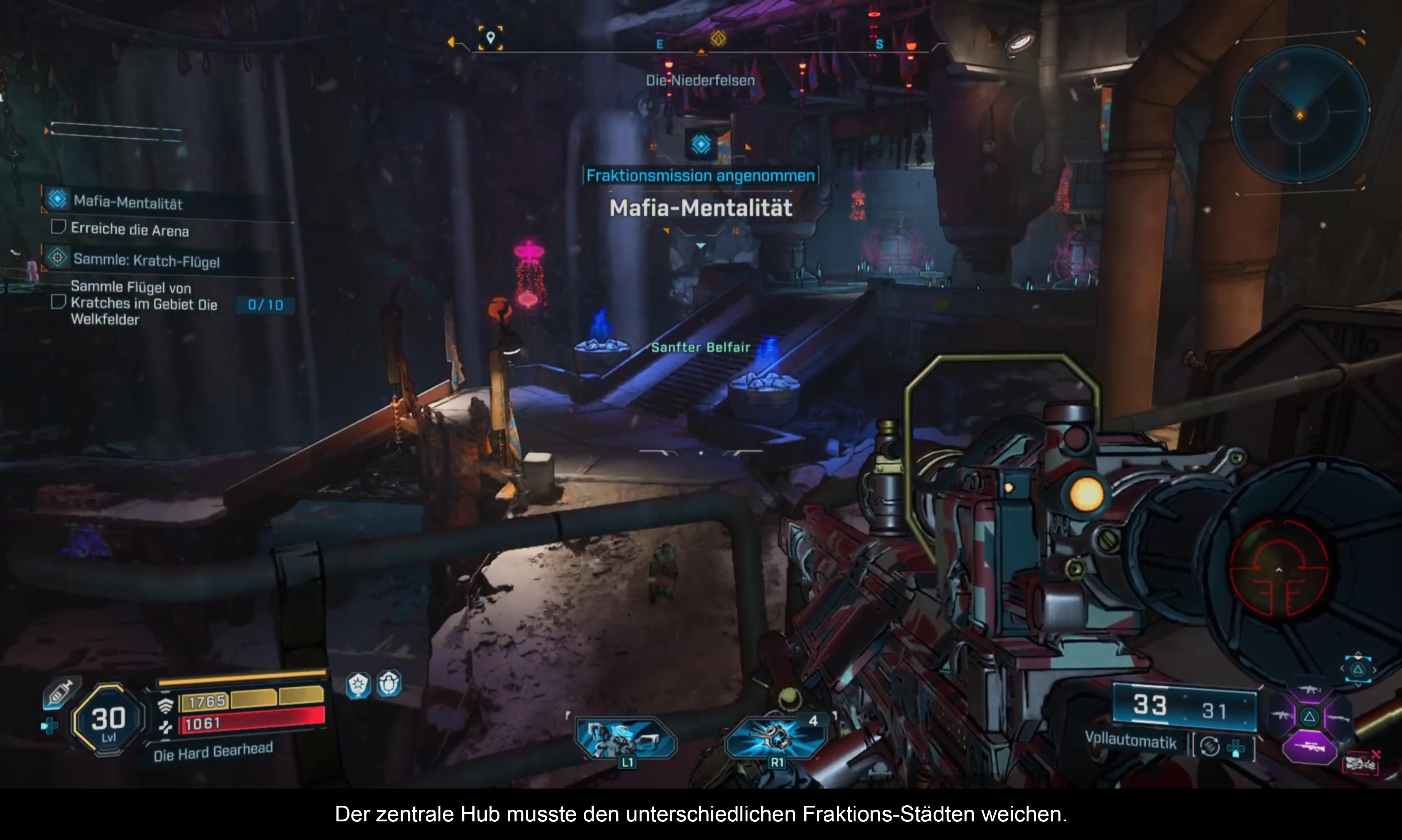Select the Mafia-Mentalität mission tracker entry
This screenshot has height=840, width=1402.
tap(128, 202)
